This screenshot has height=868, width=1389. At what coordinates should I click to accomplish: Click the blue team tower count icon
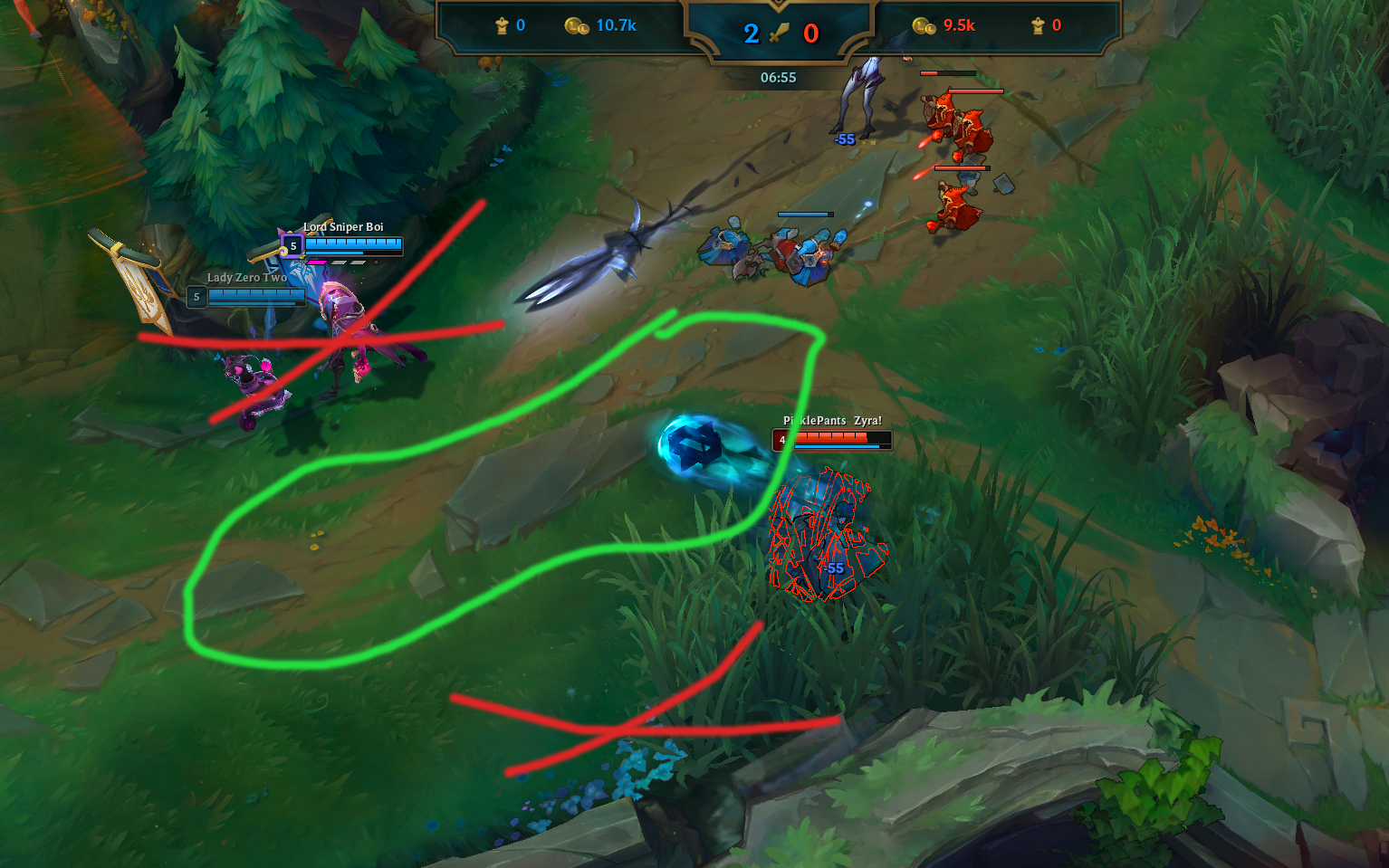point(501,25)
